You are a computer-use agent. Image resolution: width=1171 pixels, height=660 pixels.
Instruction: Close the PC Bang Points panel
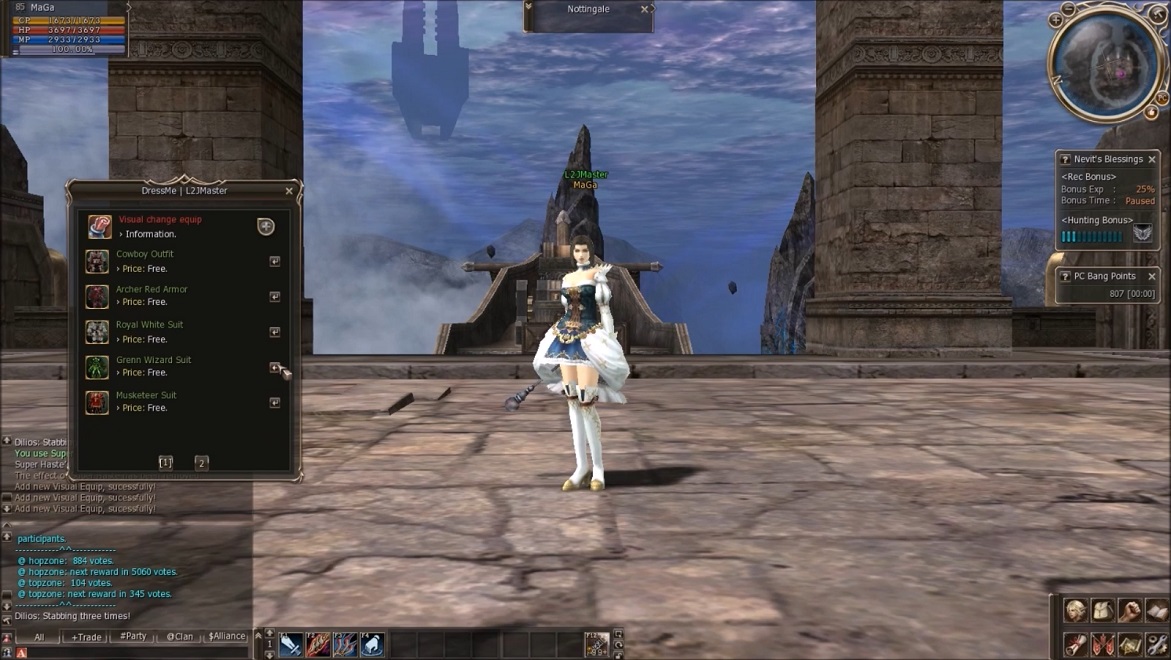[1152, 276]
